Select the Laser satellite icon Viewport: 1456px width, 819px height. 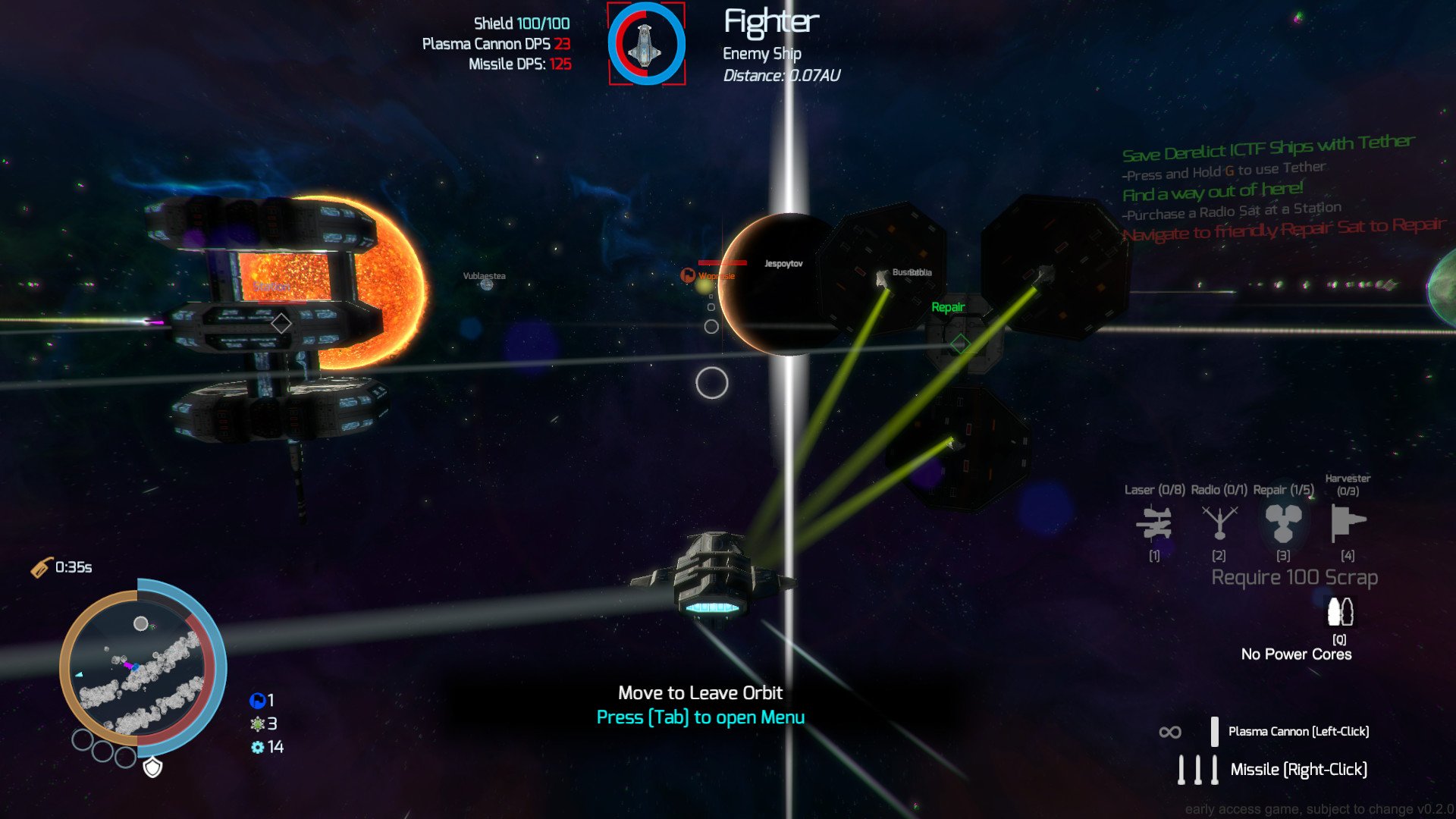tap(1153, 523)
